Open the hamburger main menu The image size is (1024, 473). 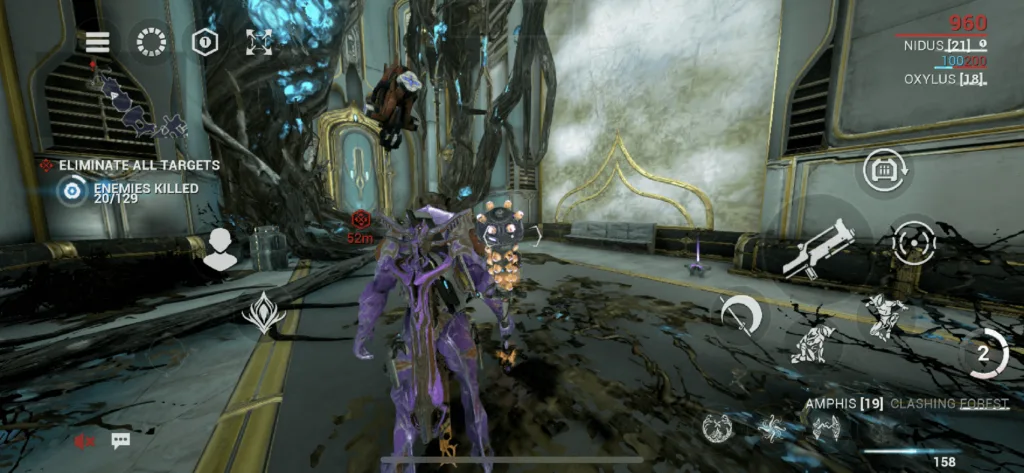(x=97, y=42)
